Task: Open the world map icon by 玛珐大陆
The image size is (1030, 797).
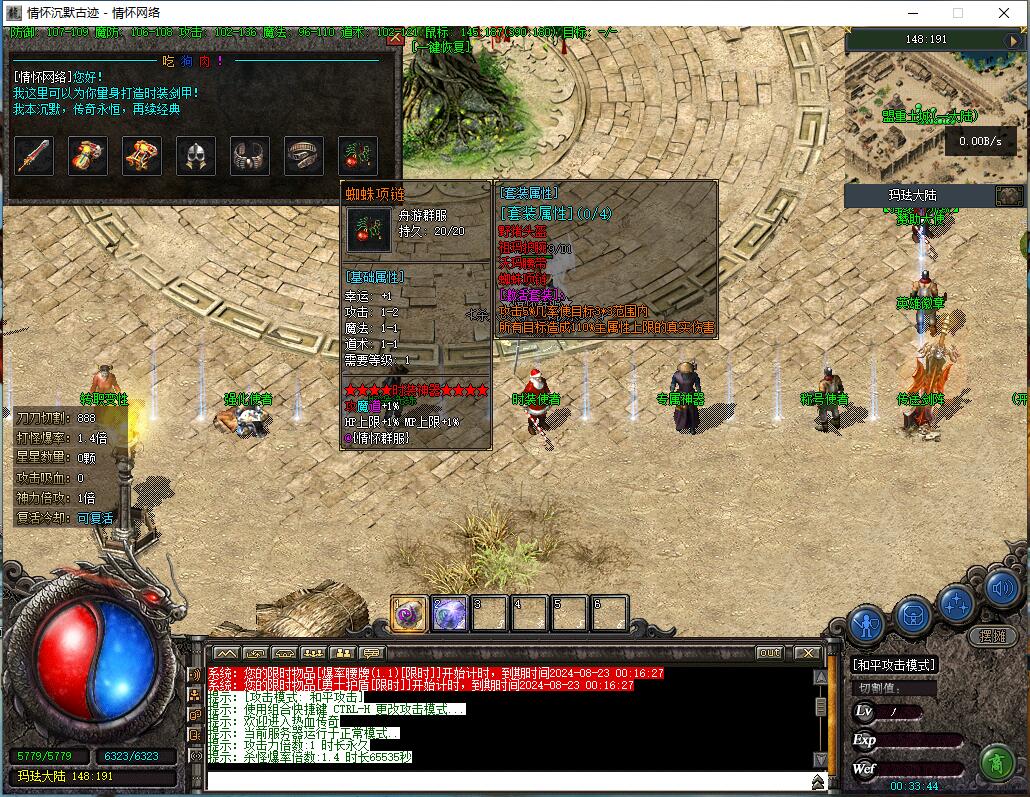Action: [x=1008, y=196]
